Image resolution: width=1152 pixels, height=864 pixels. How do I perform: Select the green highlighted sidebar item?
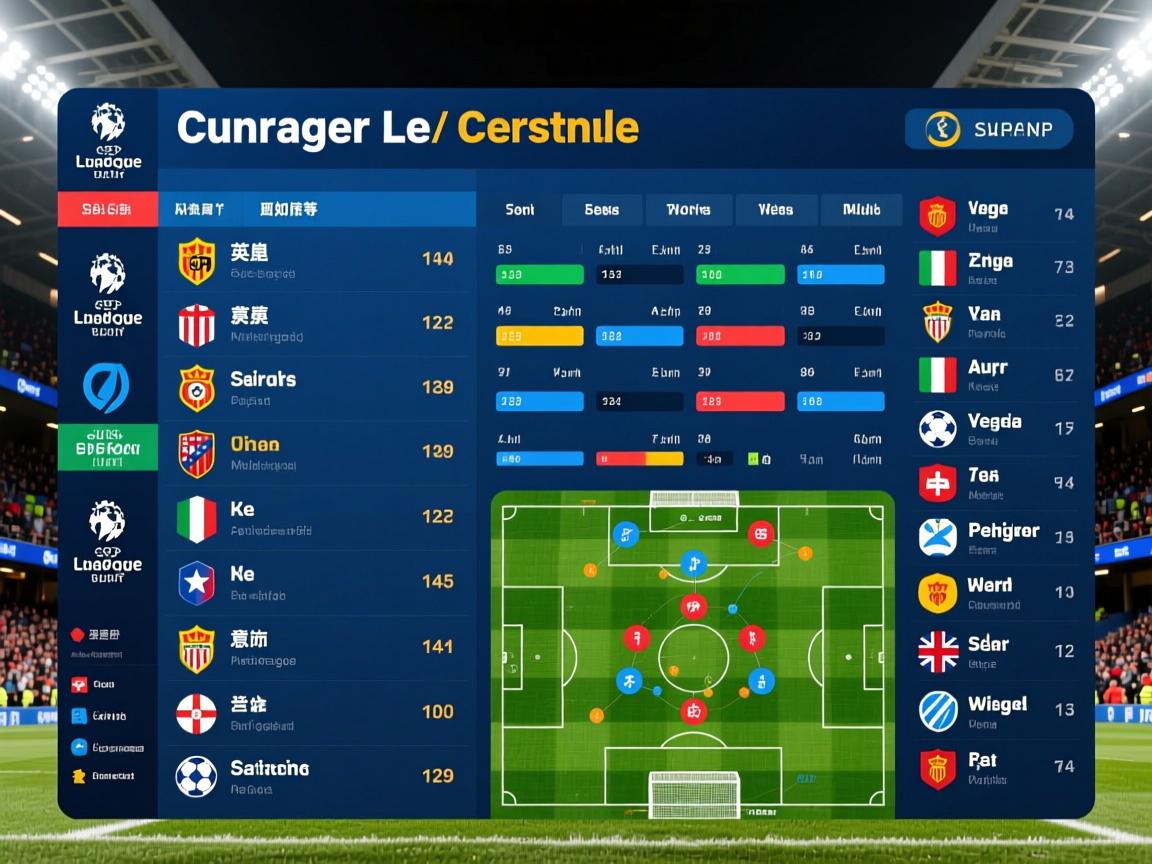108,447
